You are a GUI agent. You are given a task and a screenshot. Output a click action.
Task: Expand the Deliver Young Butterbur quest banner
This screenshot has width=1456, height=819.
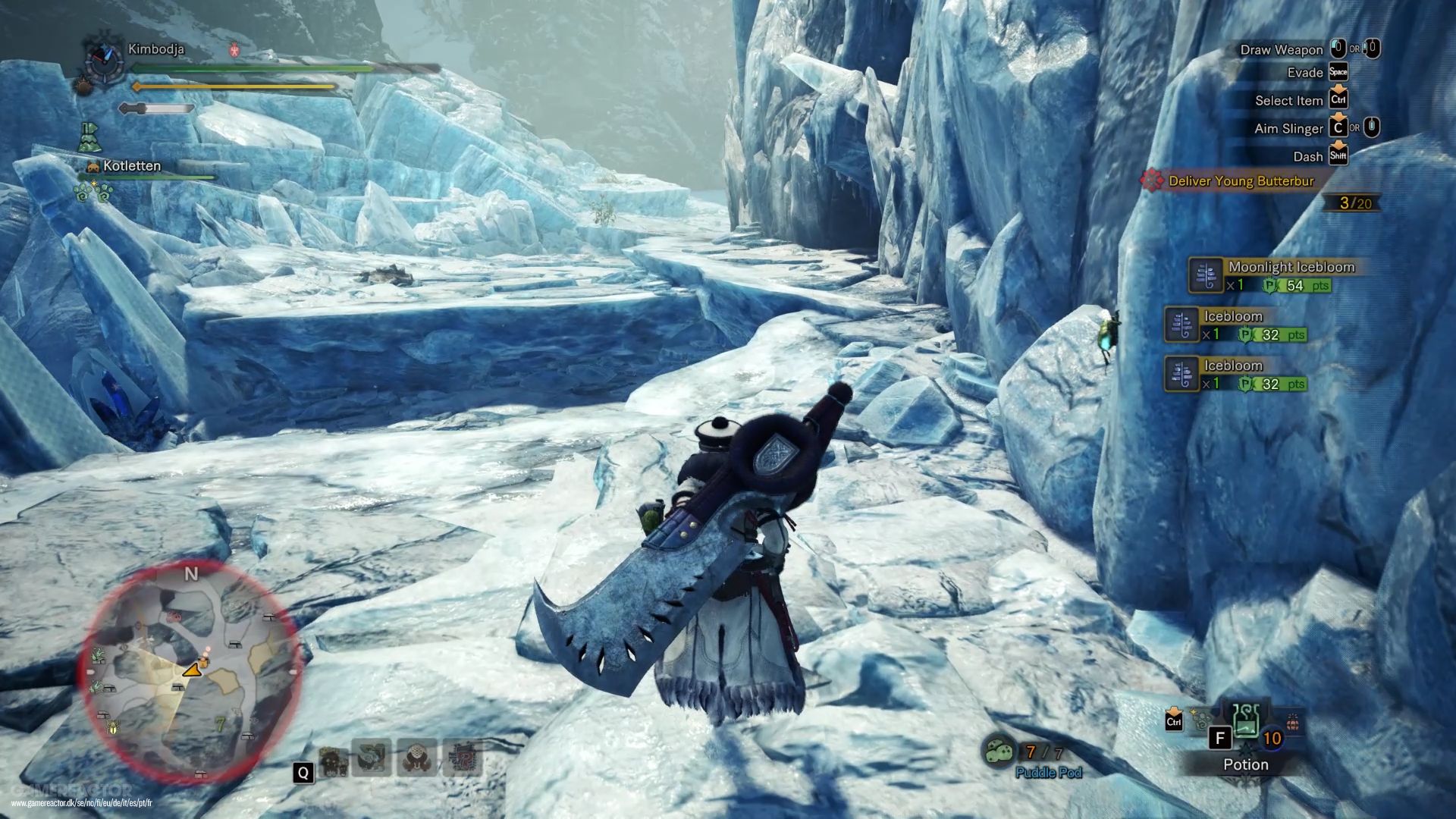[x=1244, y=182]
